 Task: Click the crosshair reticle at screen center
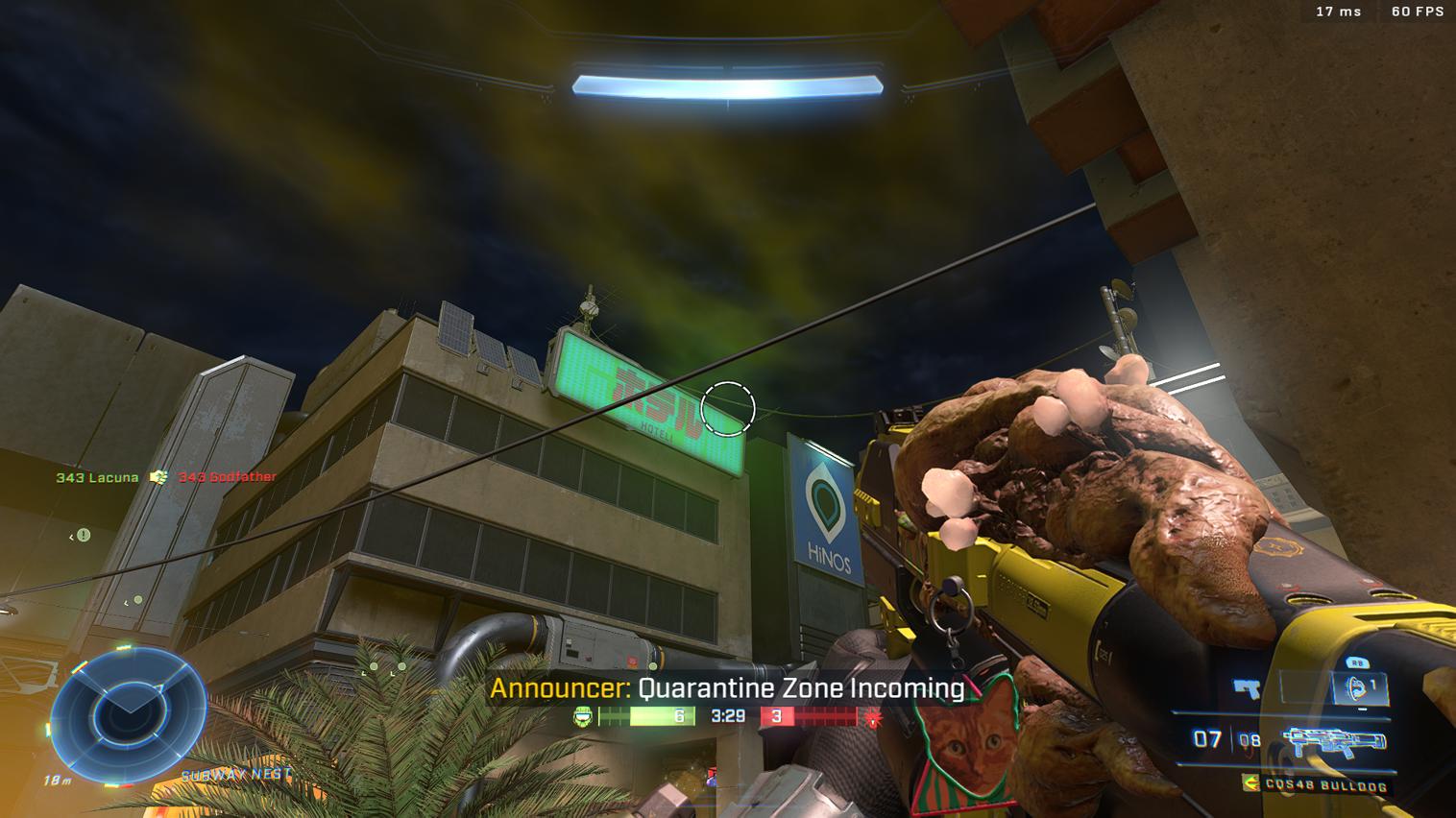pyautogui.click(x=728, y=410)
